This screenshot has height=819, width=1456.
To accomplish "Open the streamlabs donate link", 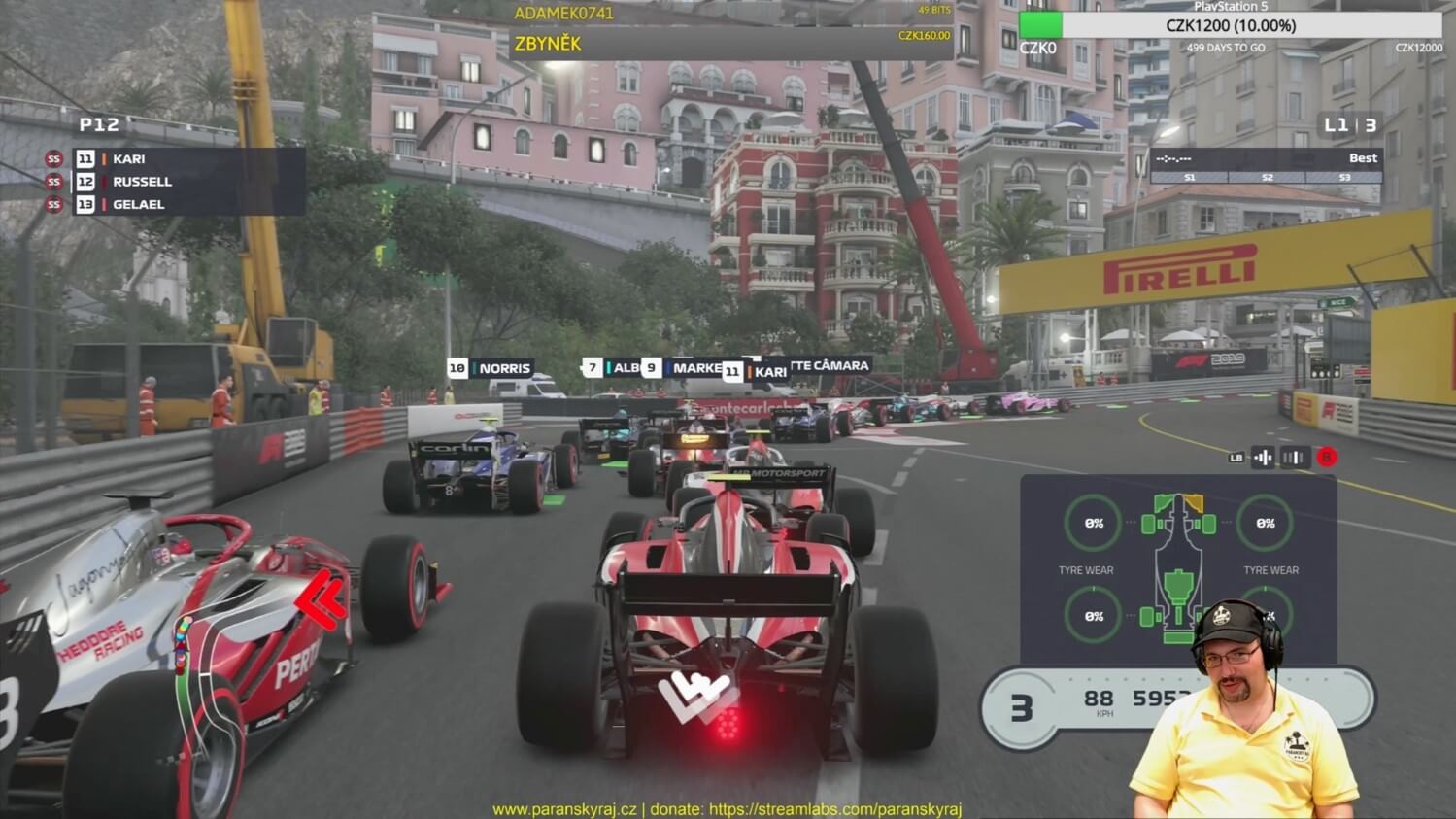I will coord(834,808).
